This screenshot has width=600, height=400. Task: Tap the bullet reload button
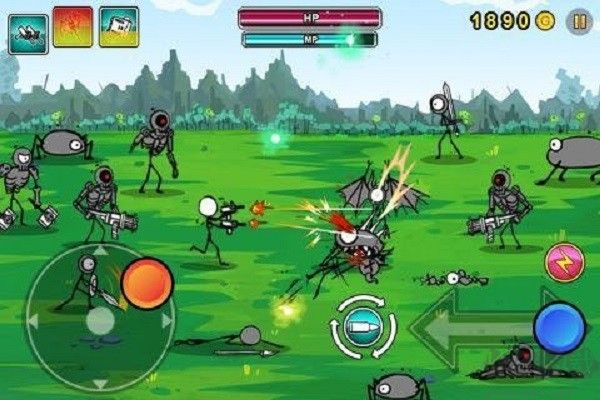pos(364,327)
